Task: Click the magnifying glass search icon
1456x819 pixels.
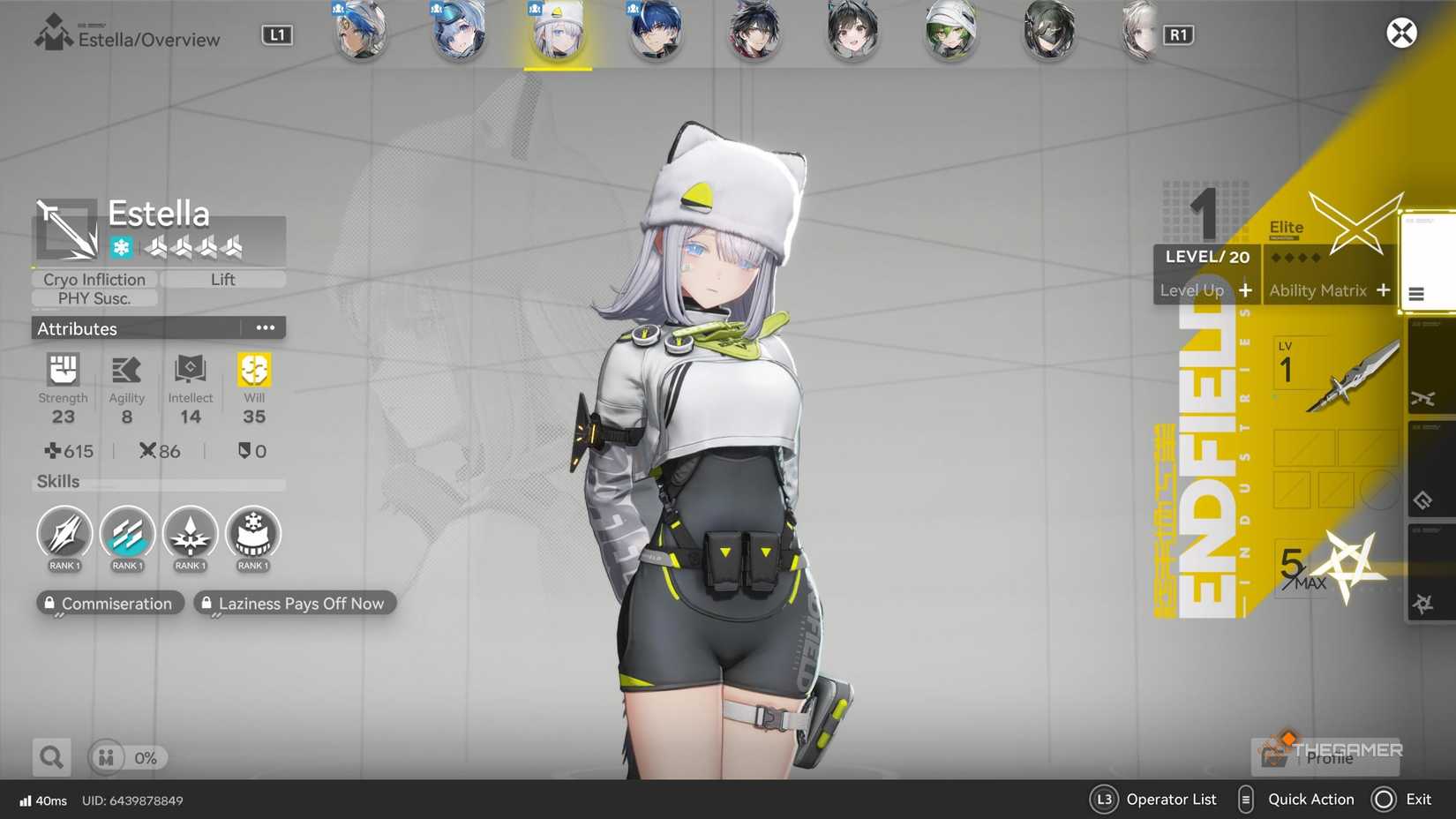Action: (x=50, y=756)
